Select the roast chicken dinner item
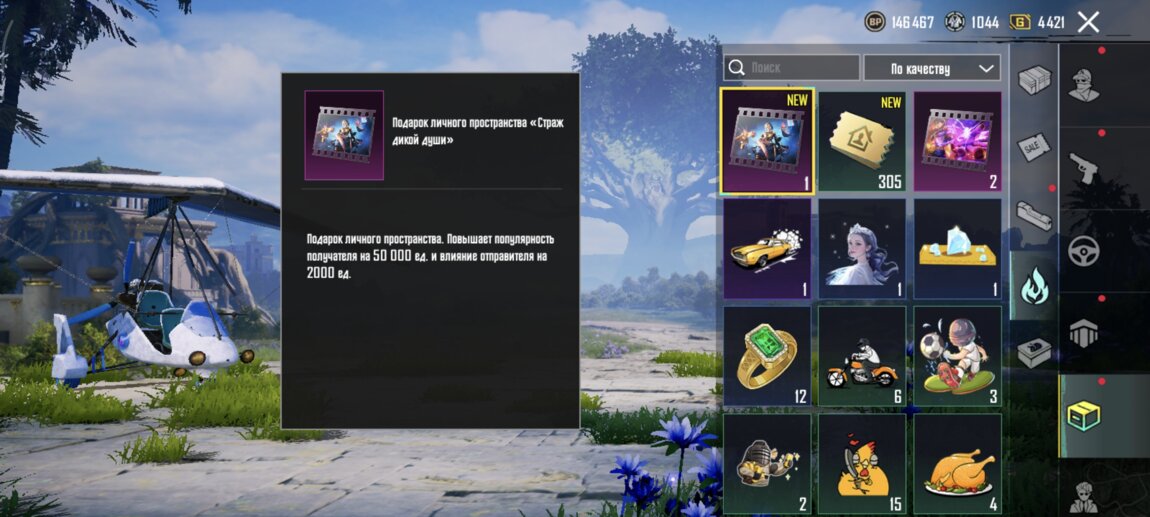The width and height of the screenshot is (1150, 517). point(957,462)
